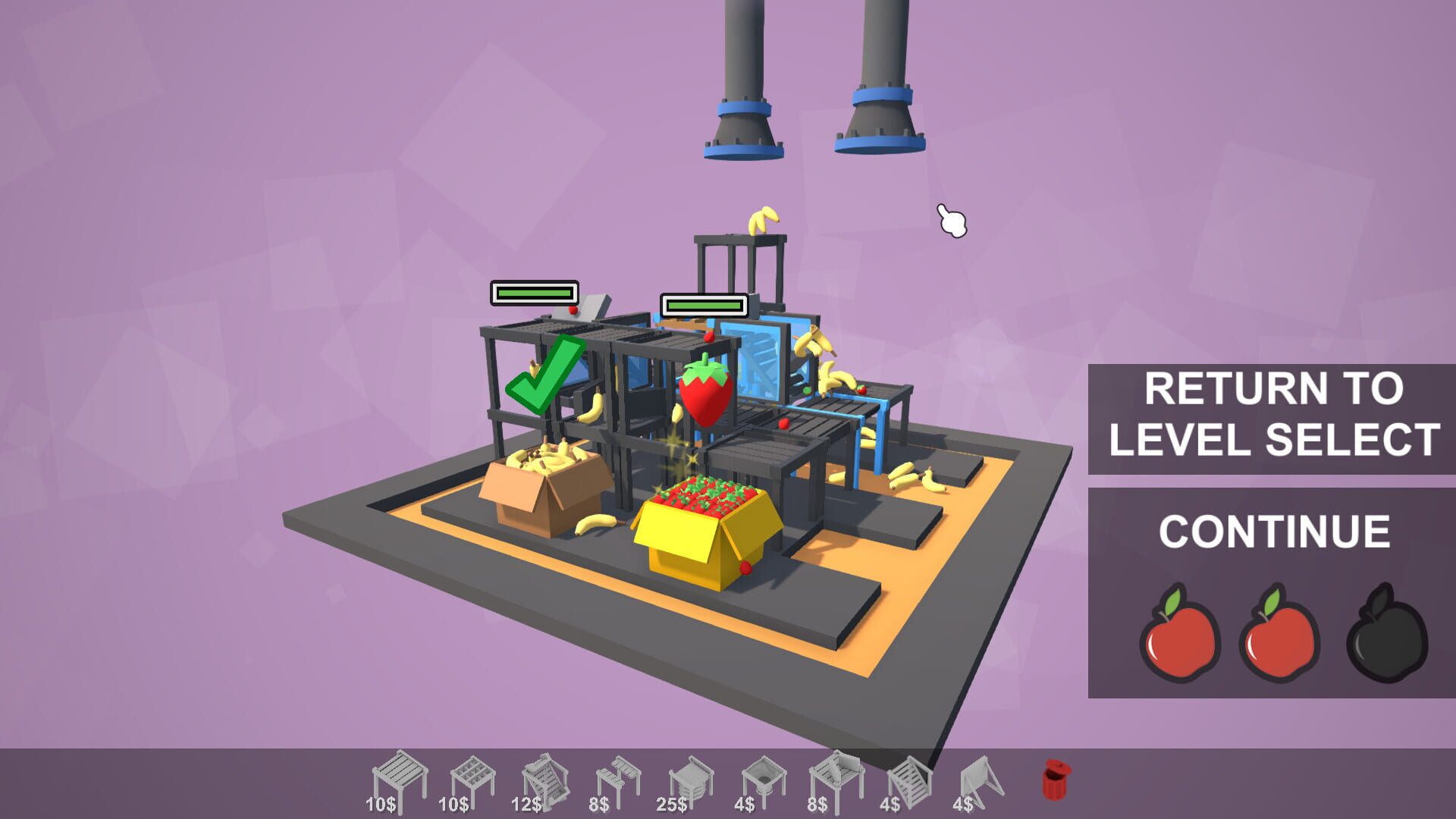Click the left machine's green progress bar
Viewport: 1456px width, 819px height.
point(533,291)
